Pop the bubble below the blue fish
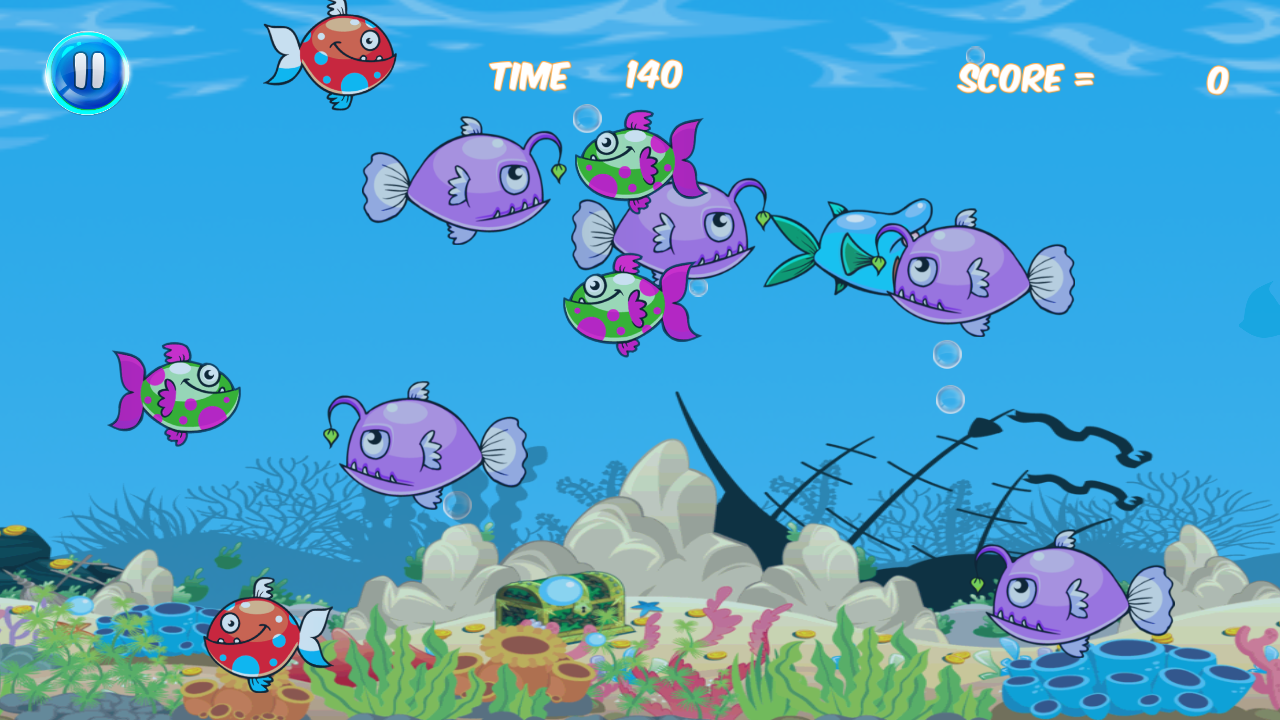1280x720 pixels. pyautogui.click(x=945, y=352)
